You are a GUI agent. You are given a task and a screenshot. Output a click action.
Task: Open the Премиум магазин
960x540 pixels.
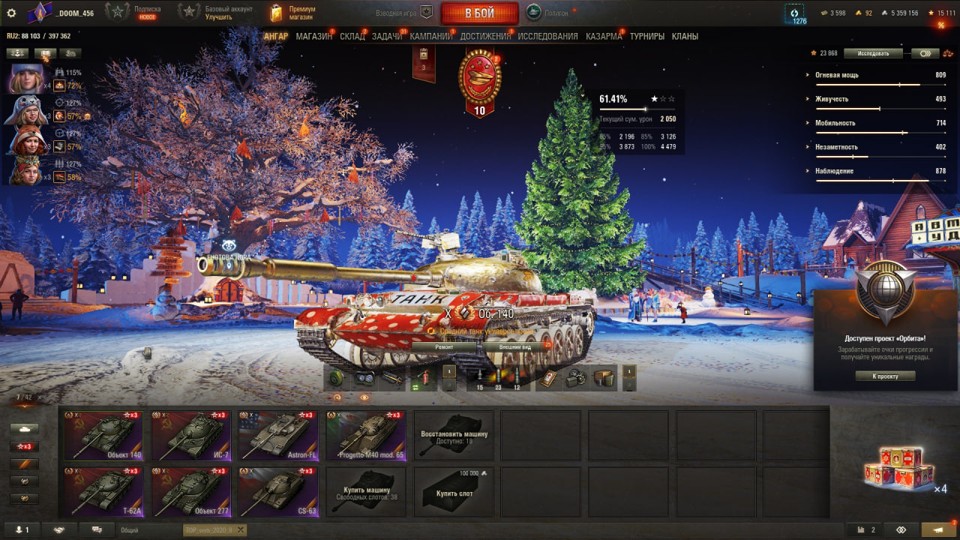293,12
